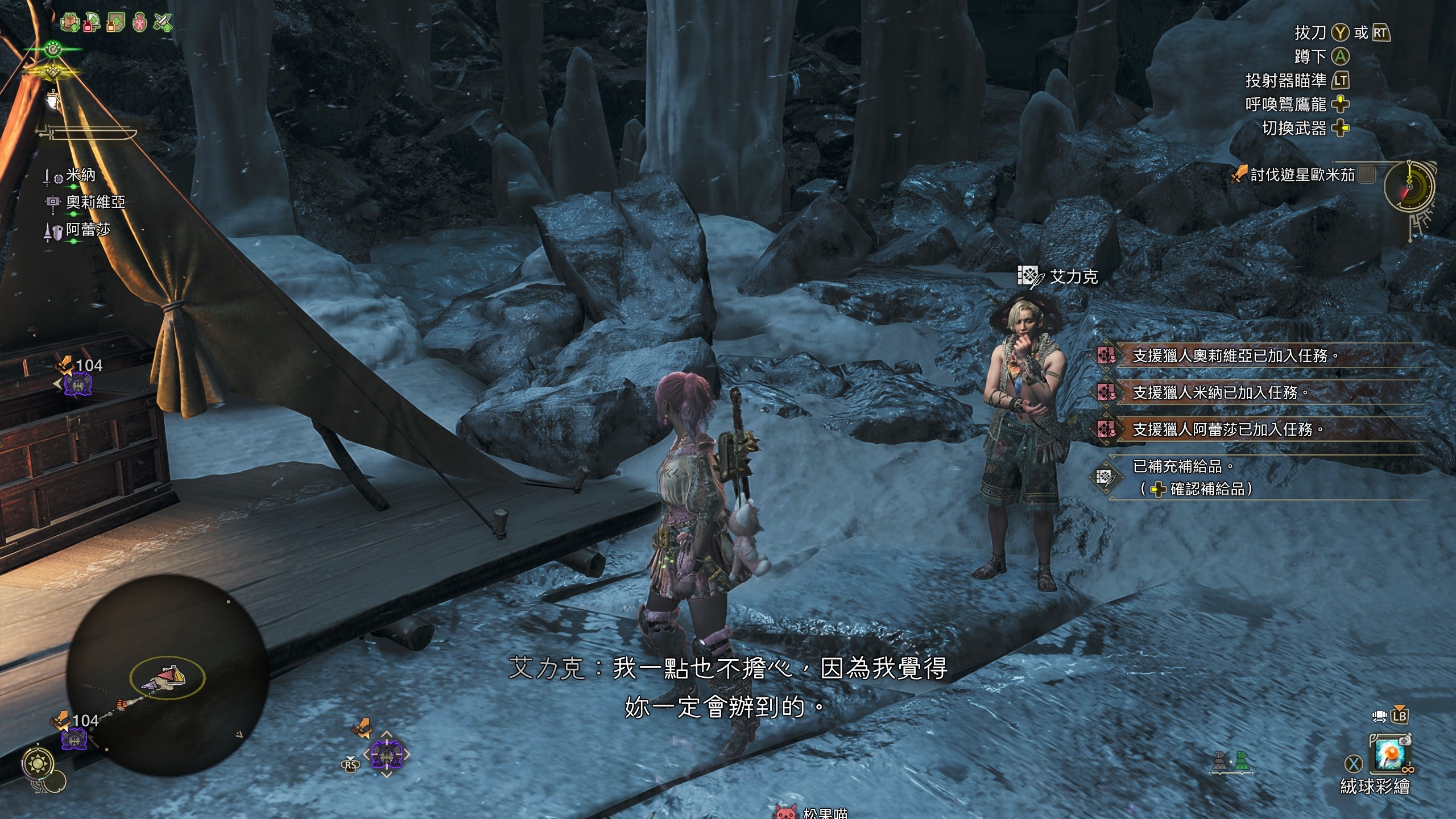Select the target-locked monster icon with crosshair brackets
The image size is (1456, 819).
(387, 755)
